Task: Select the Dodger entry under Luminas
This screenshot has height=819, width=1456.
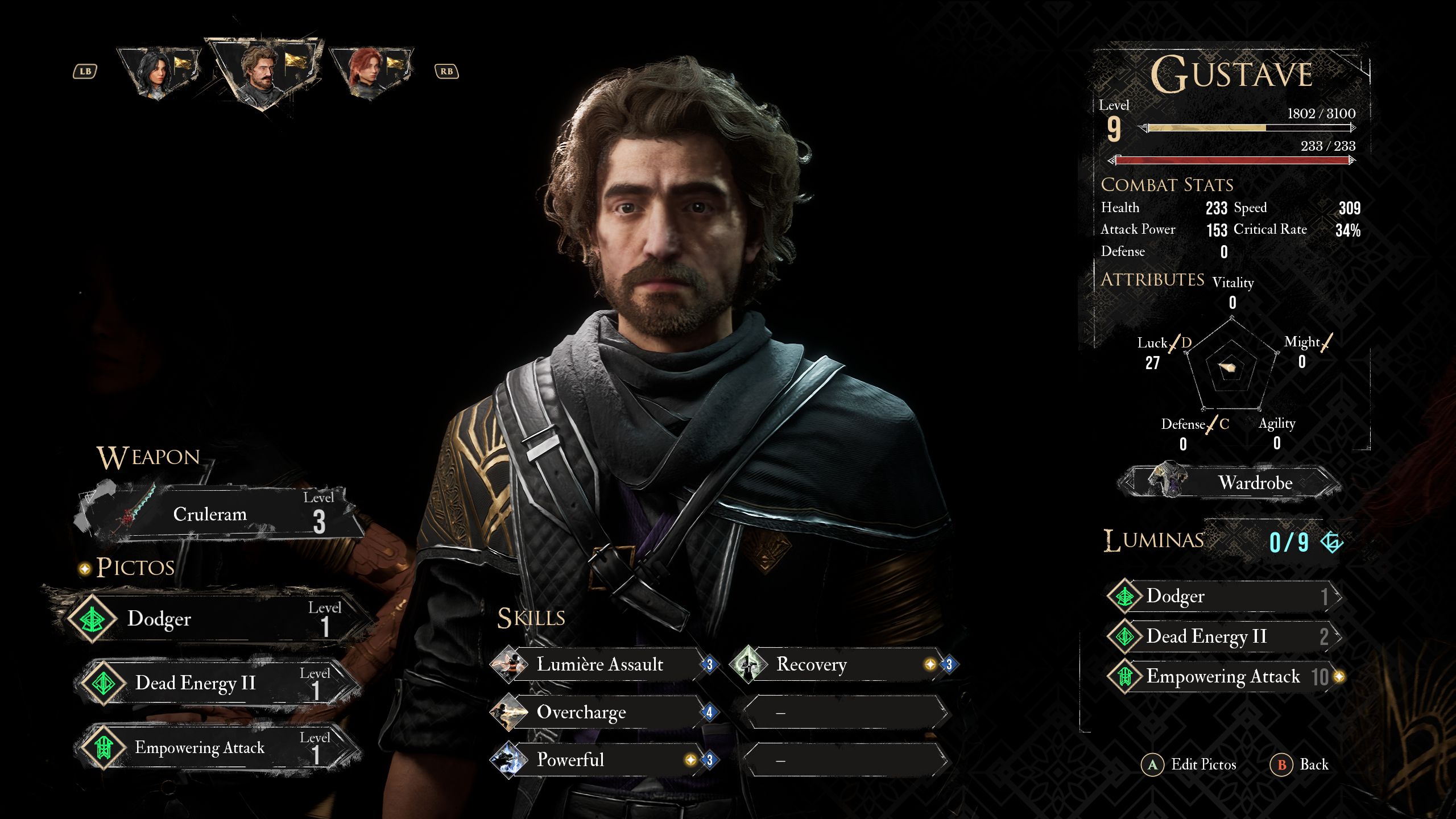Action: click(x=1223, y=596)
